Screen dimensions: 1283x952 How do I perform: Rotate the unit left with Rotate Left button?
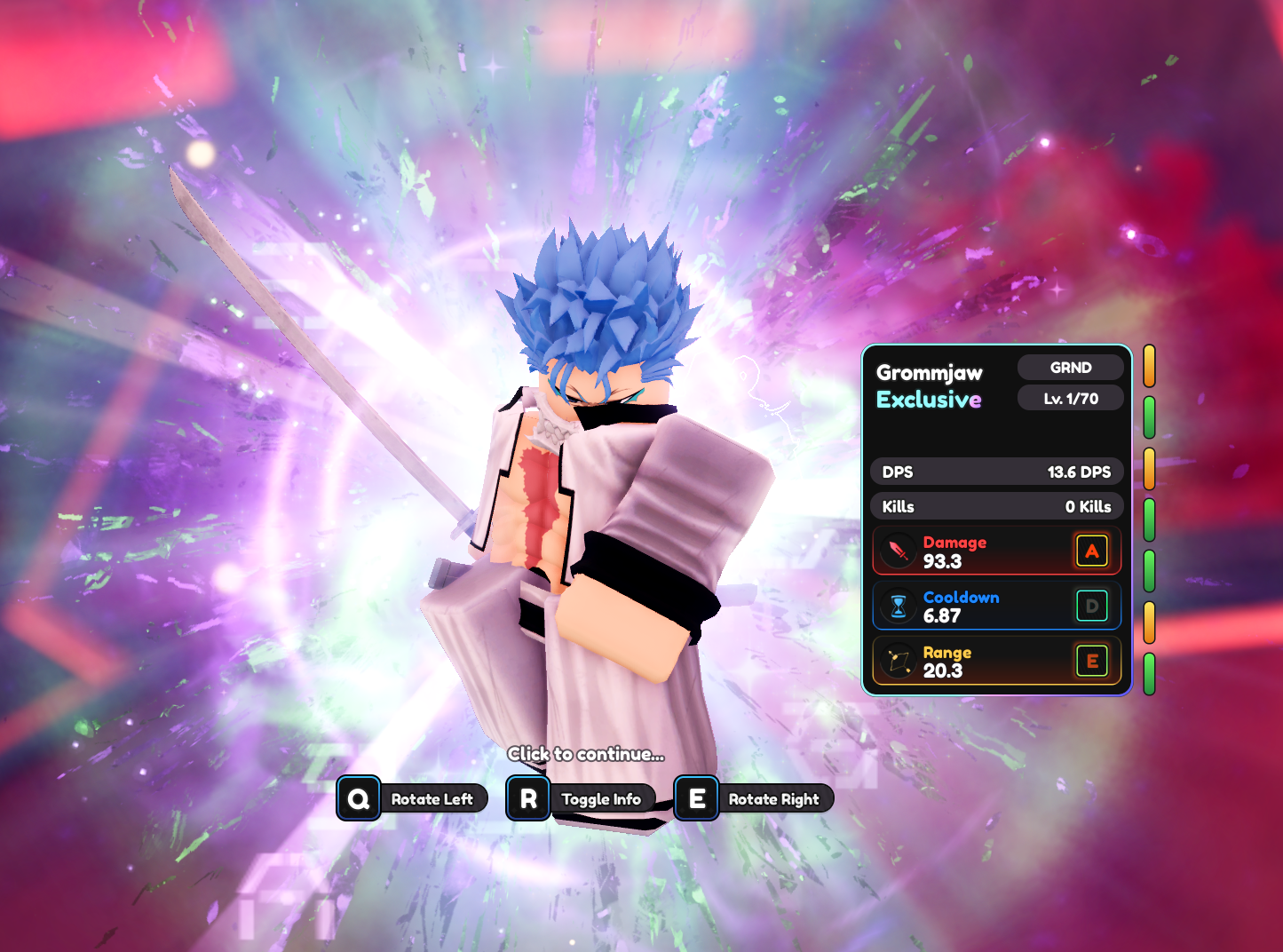(x=413, y=798)
